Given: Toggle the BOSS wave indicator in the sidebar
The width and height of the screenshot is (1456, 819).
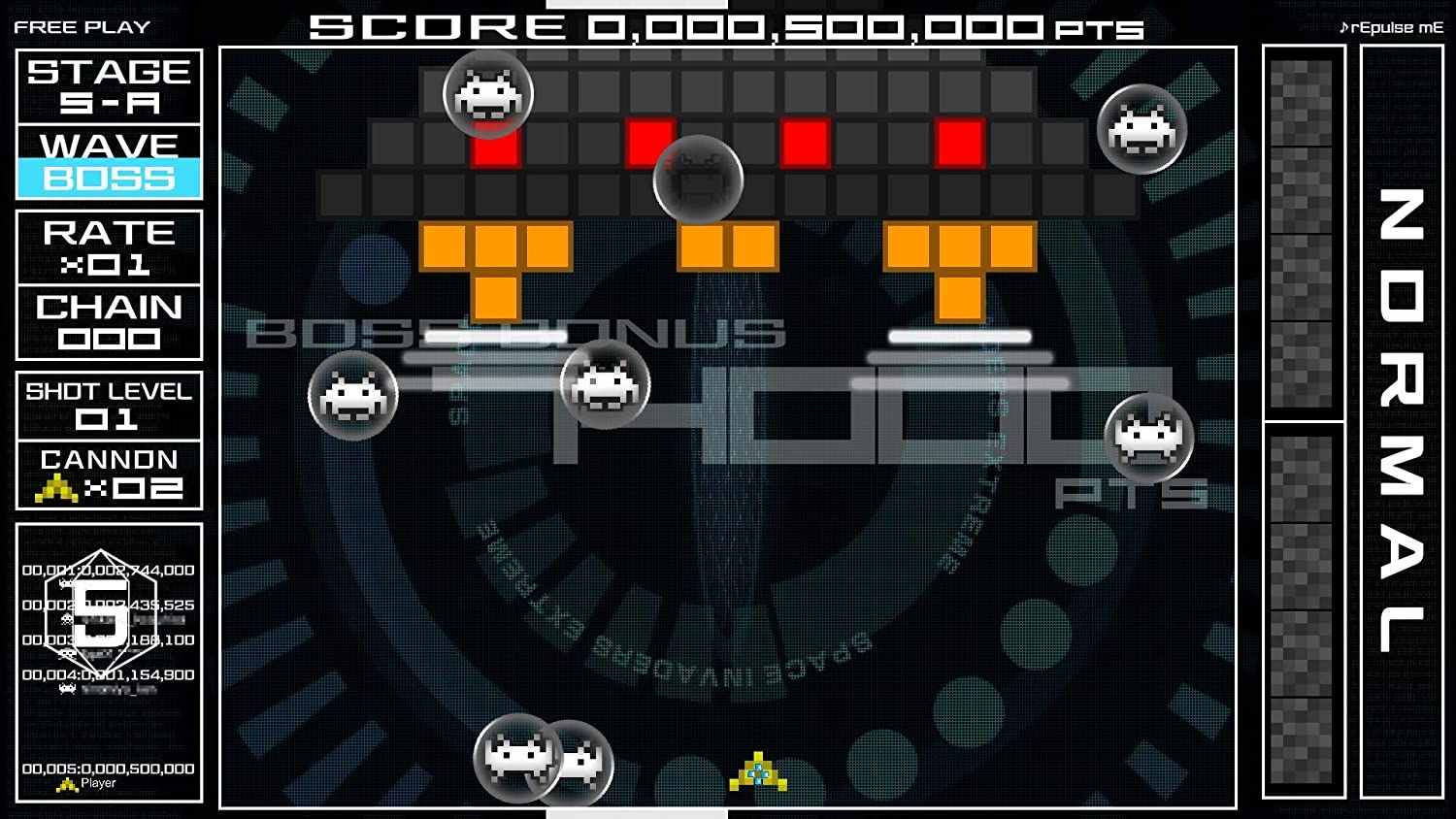Looking at the screenshot, I should point(109,179).
